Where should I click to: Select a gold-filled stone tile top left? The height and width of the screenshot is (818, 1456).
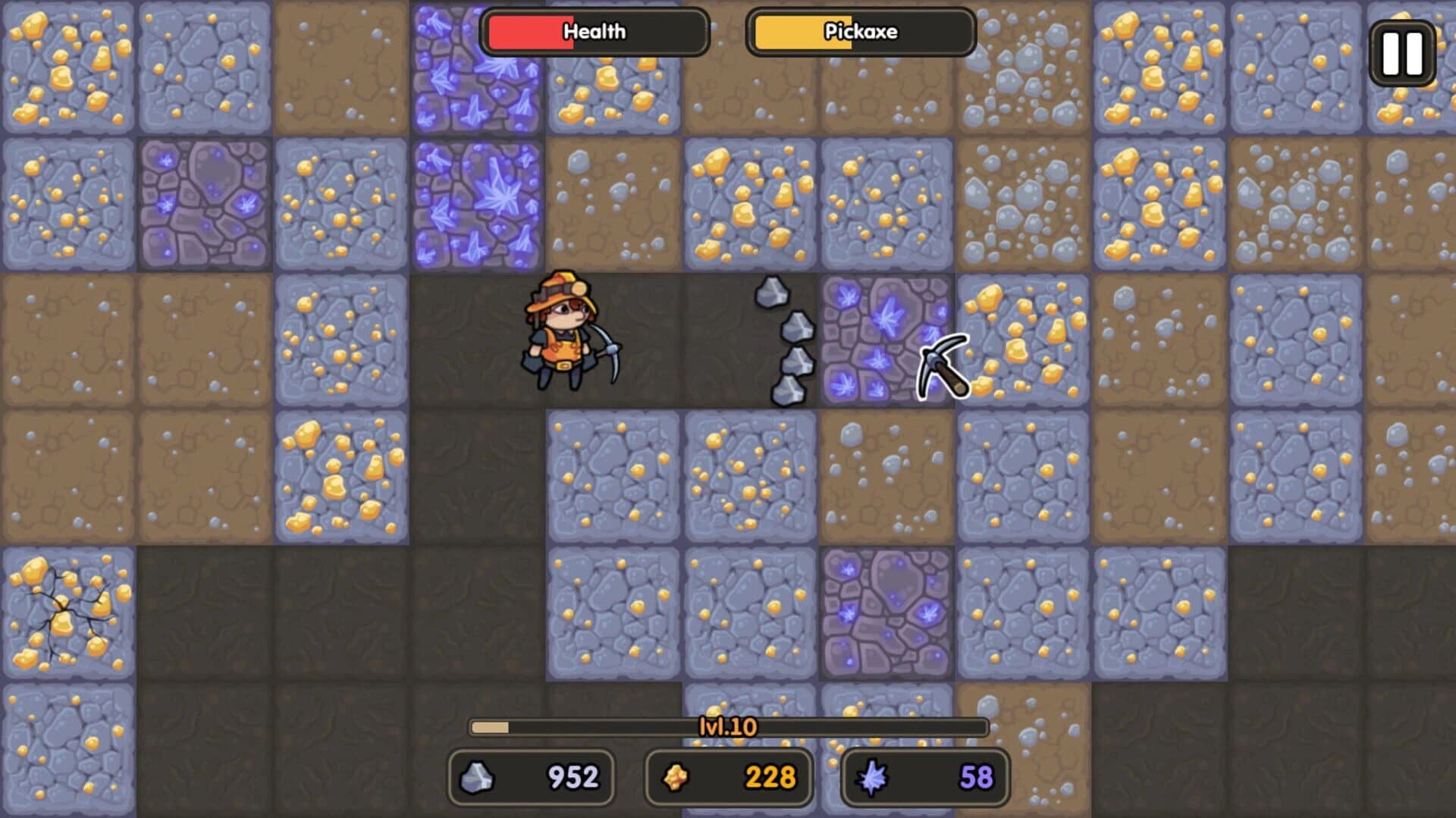(68, 68)
